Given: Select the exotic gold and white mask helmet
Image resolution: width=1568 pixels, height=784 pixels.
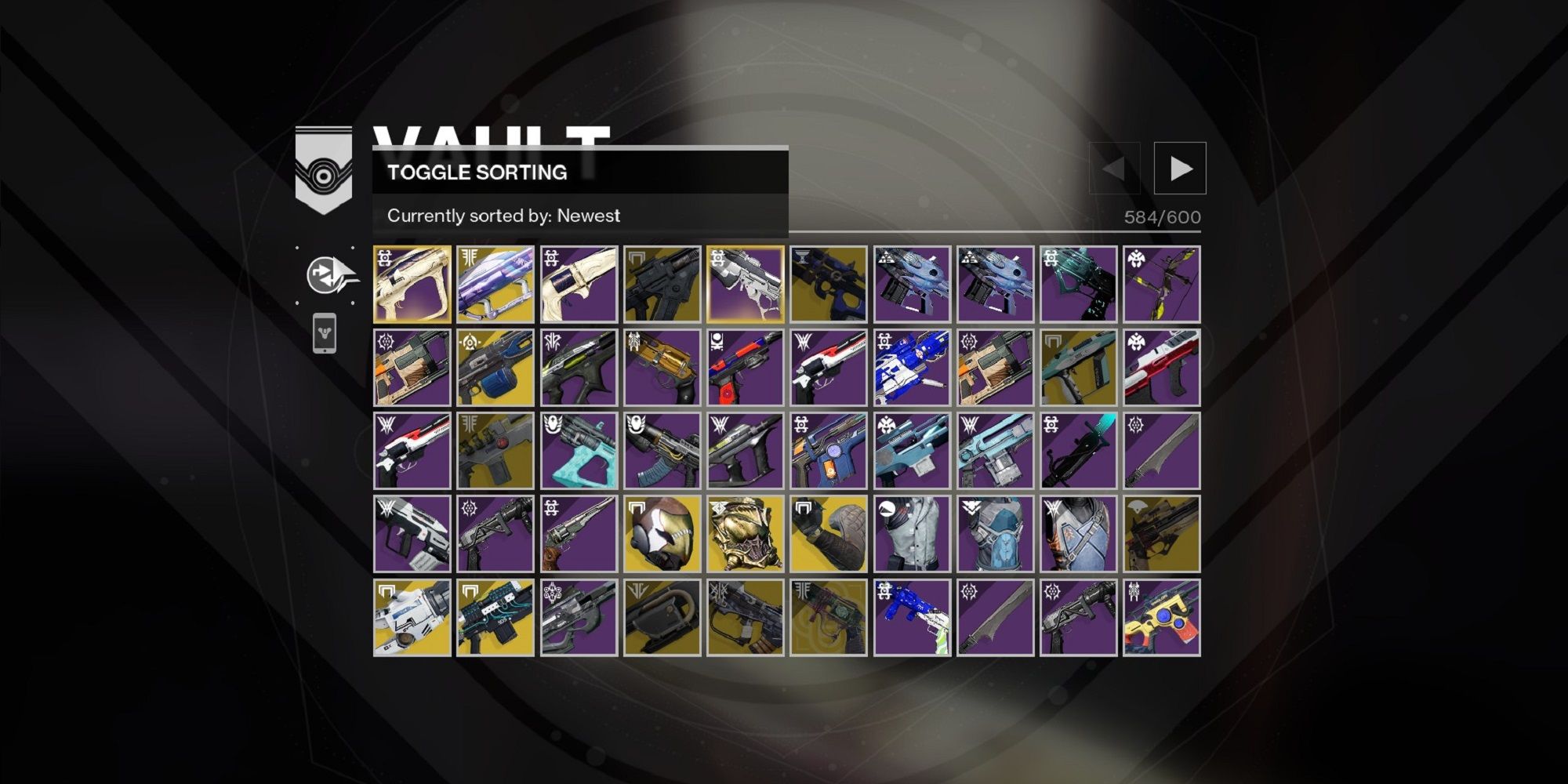Looking at the screenshot, I should coord(662,534).
